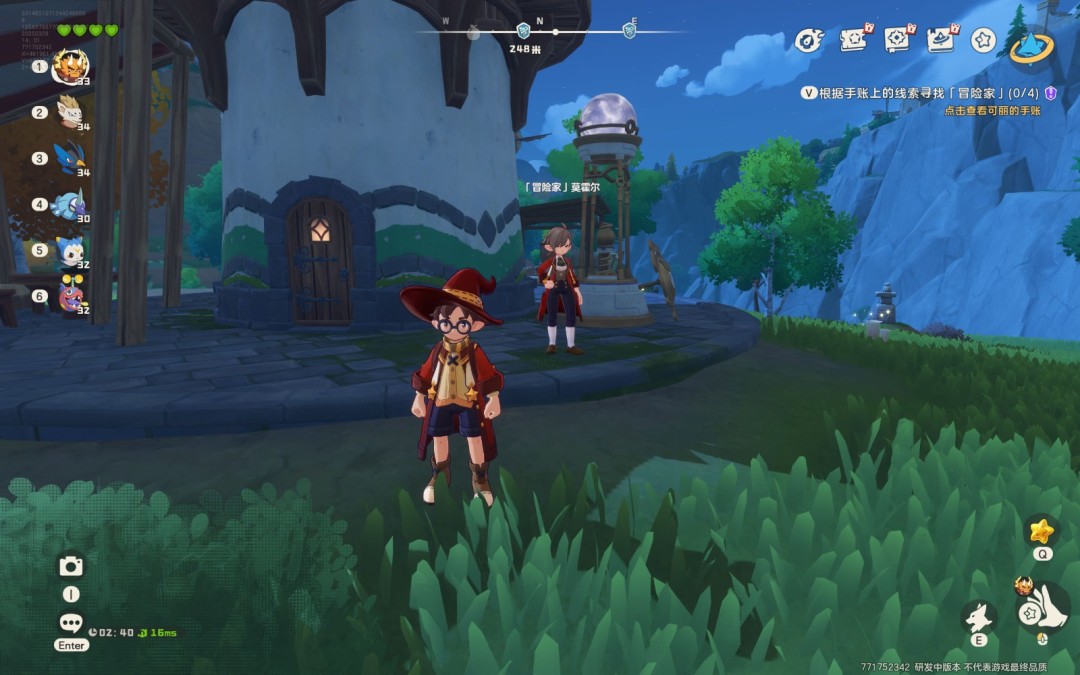Use the hand throwing star orb action

(x=1042, y=610)
